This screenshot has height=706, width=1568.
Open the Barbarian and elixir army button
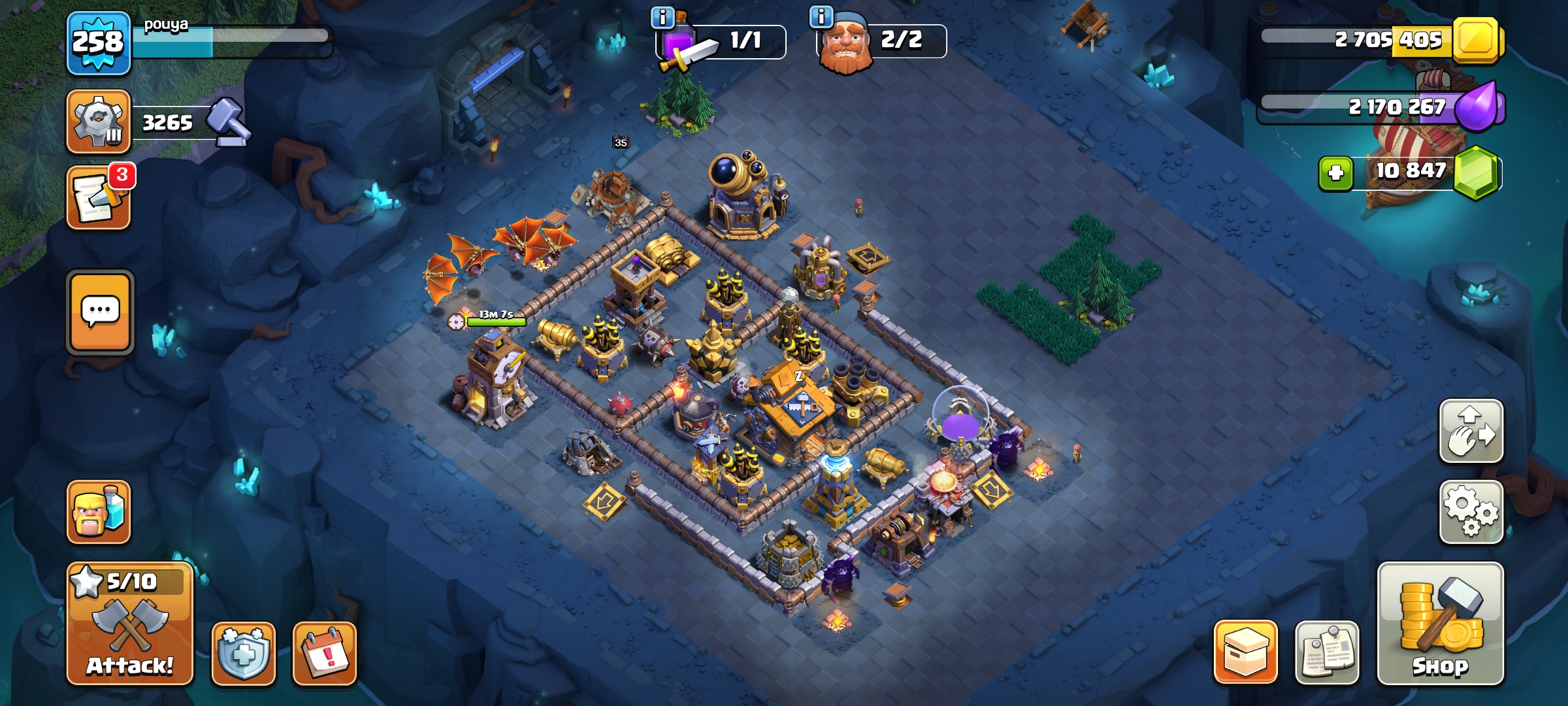point(99,512)
